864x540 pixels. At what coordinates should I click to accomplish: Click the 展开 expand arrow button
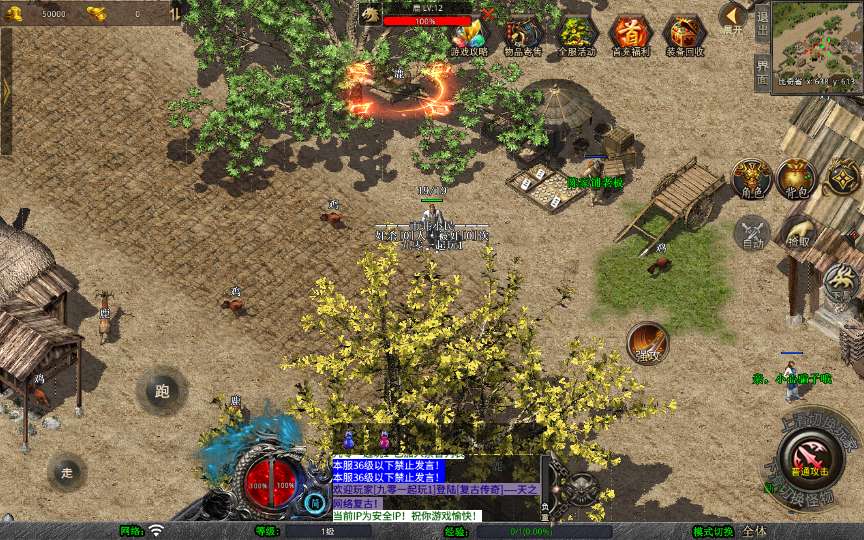(734, 18)
